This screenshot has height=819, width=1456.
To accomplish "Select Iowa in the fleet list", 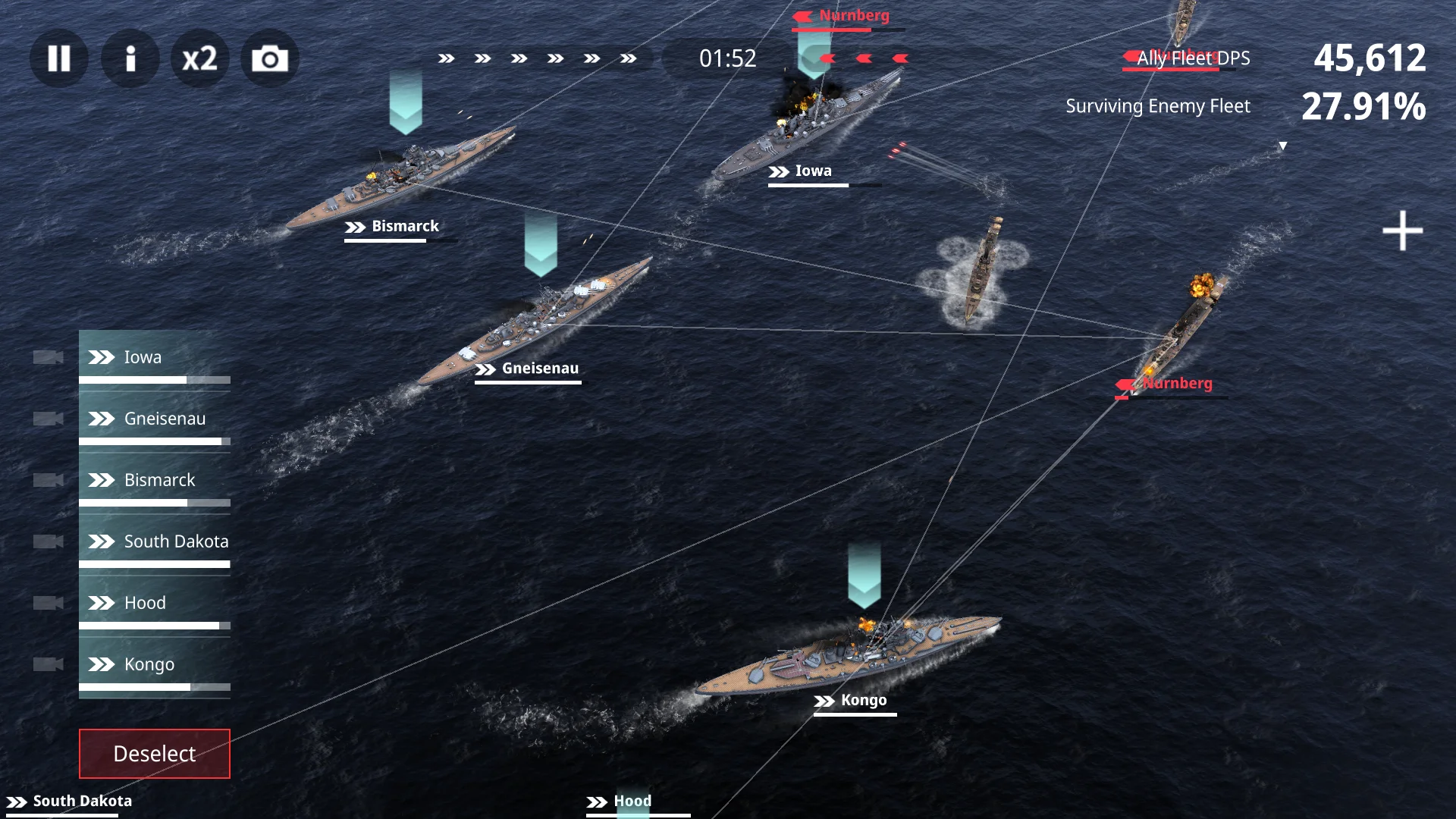I will [155, 357].
